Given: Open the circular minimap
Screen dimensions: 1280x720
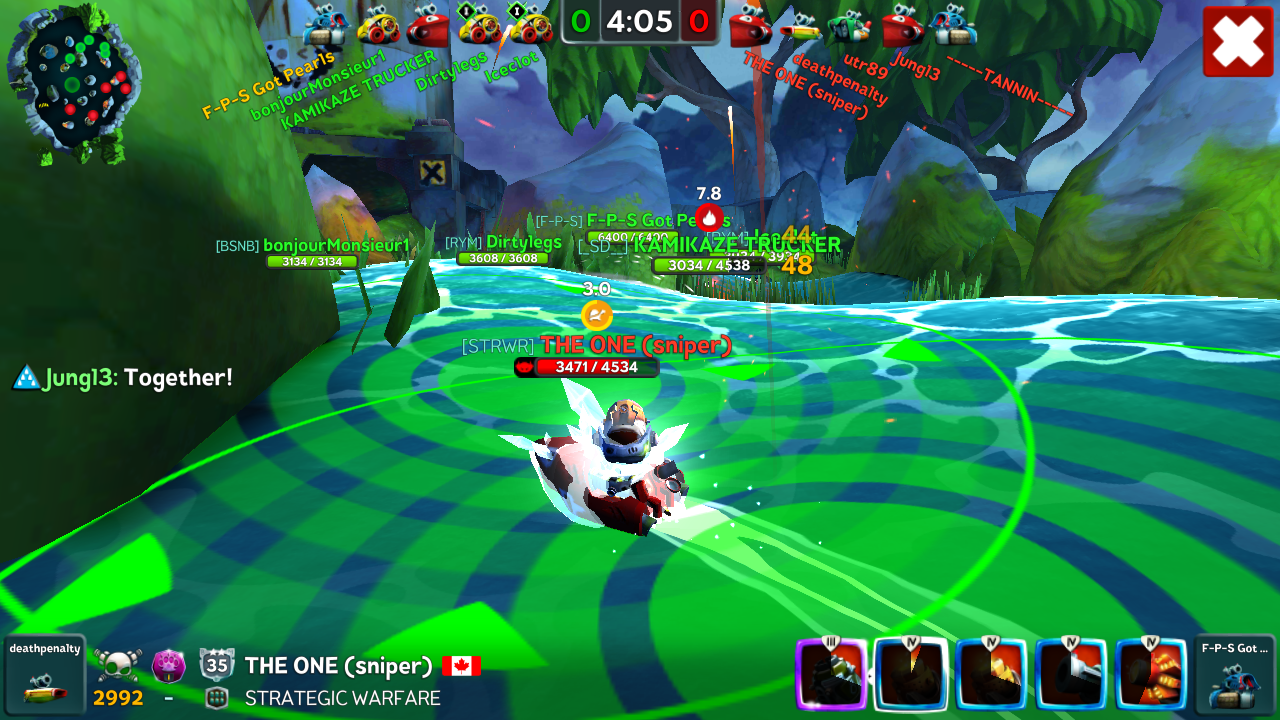Looking at the screenshot, I should point(73,82).
